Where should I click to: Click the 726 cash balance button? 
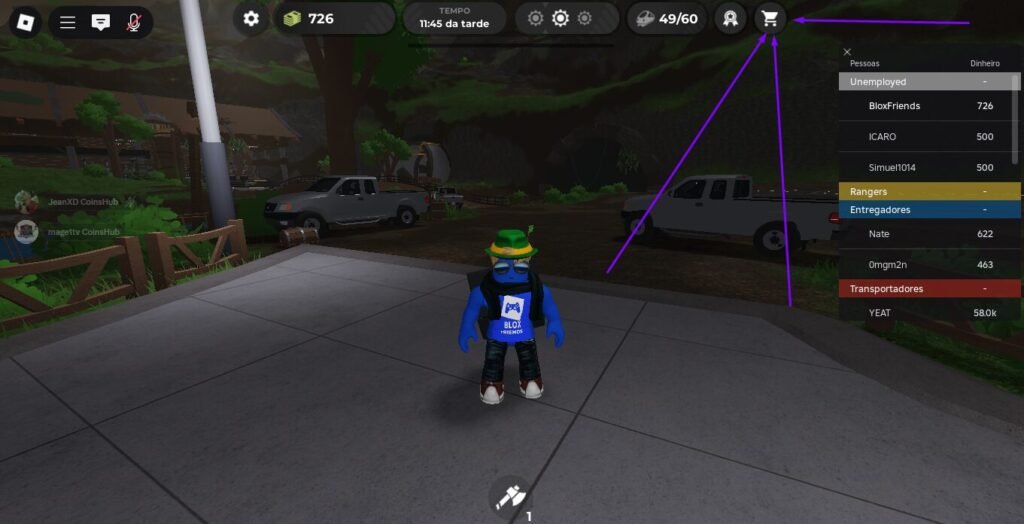pos(335,18)
